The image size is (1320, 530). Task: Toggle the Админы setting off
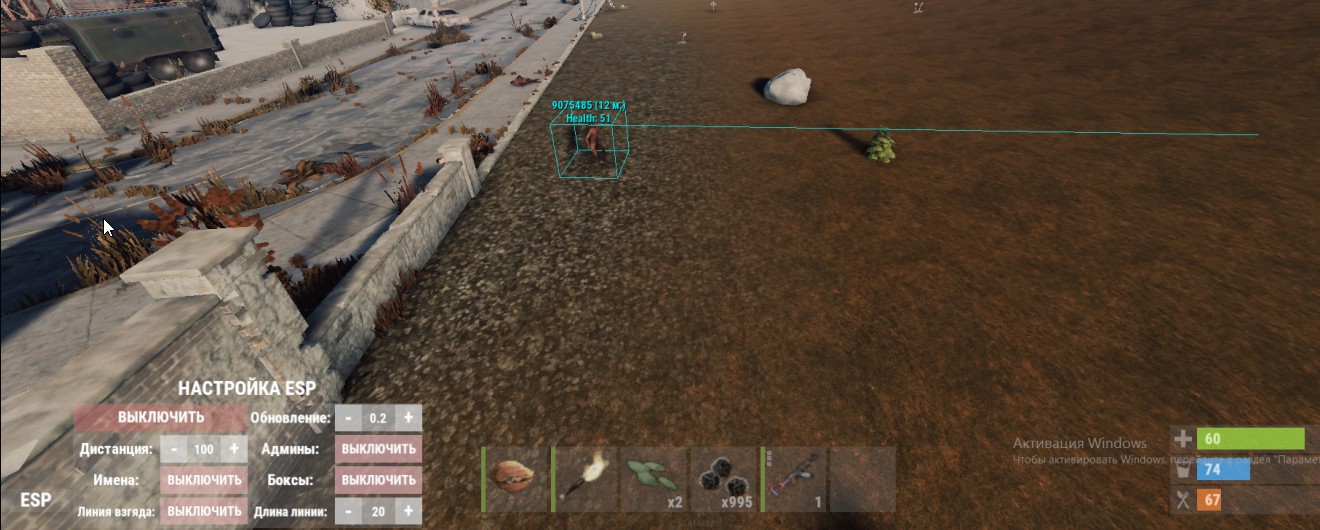[378, 449]
